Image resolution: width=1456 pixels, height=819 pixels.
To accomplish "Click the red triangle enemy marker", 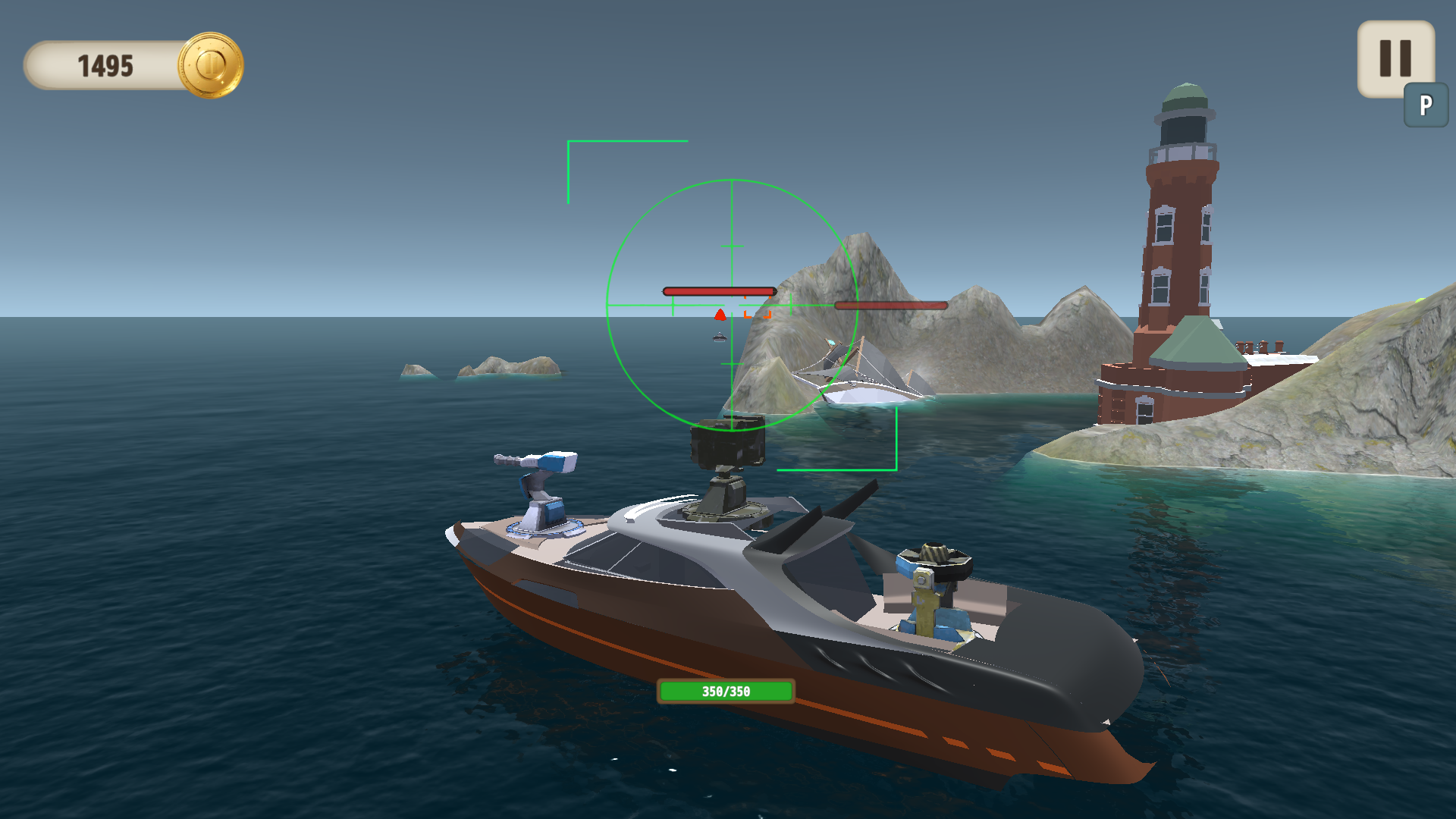I will click(720, 312).
